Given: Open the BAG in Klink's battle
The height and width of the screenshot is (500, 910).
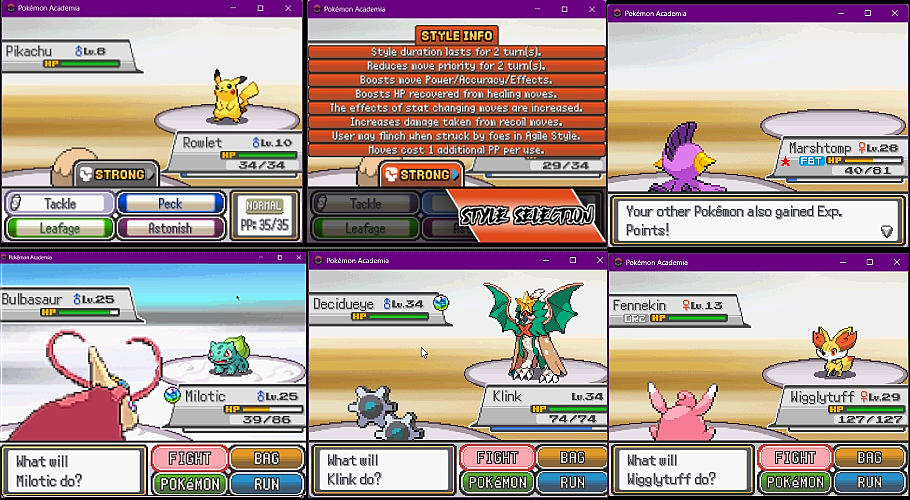Looking at the screenshot, I should tap(572, 458).
